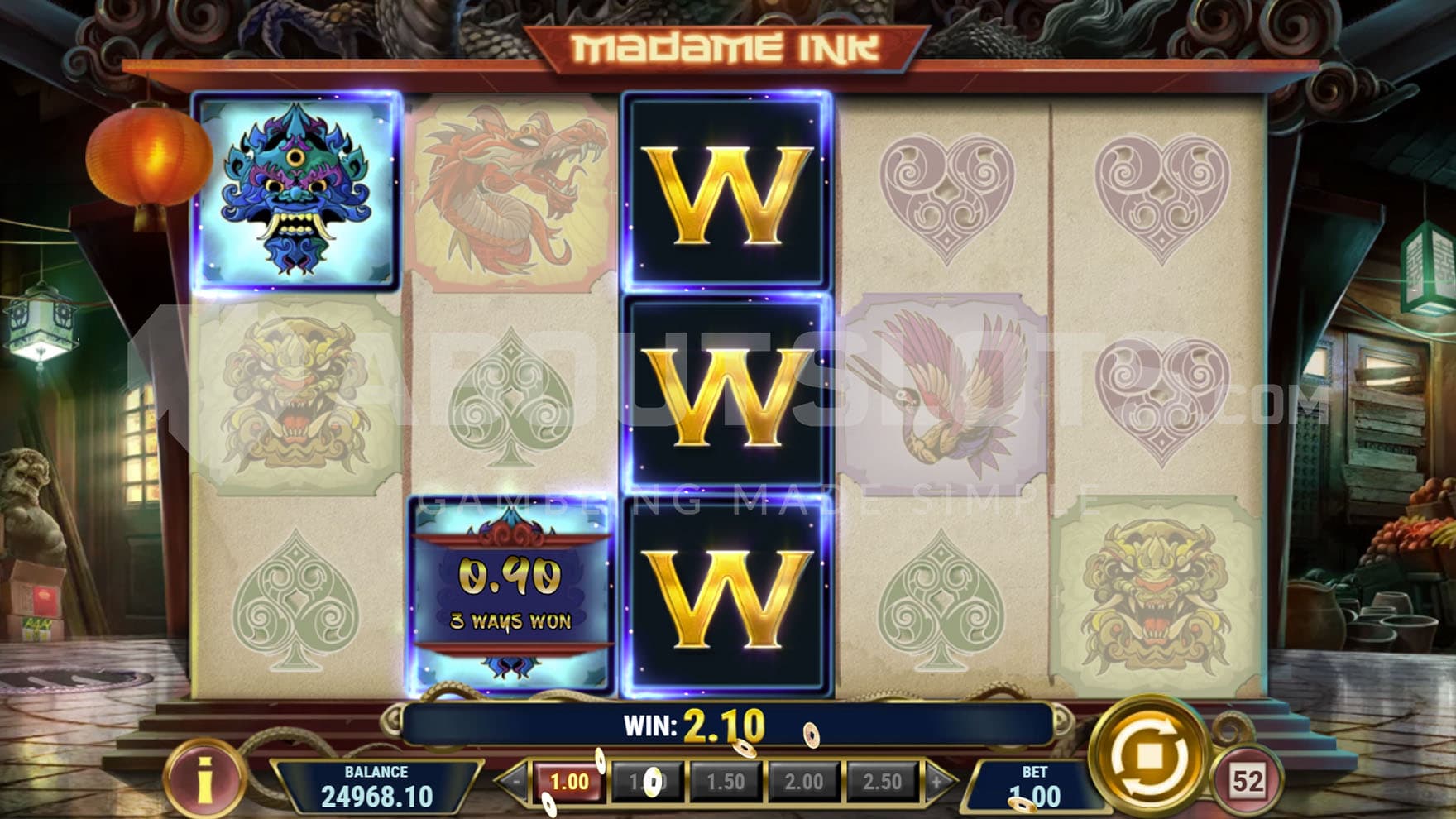Increase the bet with the plus arrow

pos(936,782)
